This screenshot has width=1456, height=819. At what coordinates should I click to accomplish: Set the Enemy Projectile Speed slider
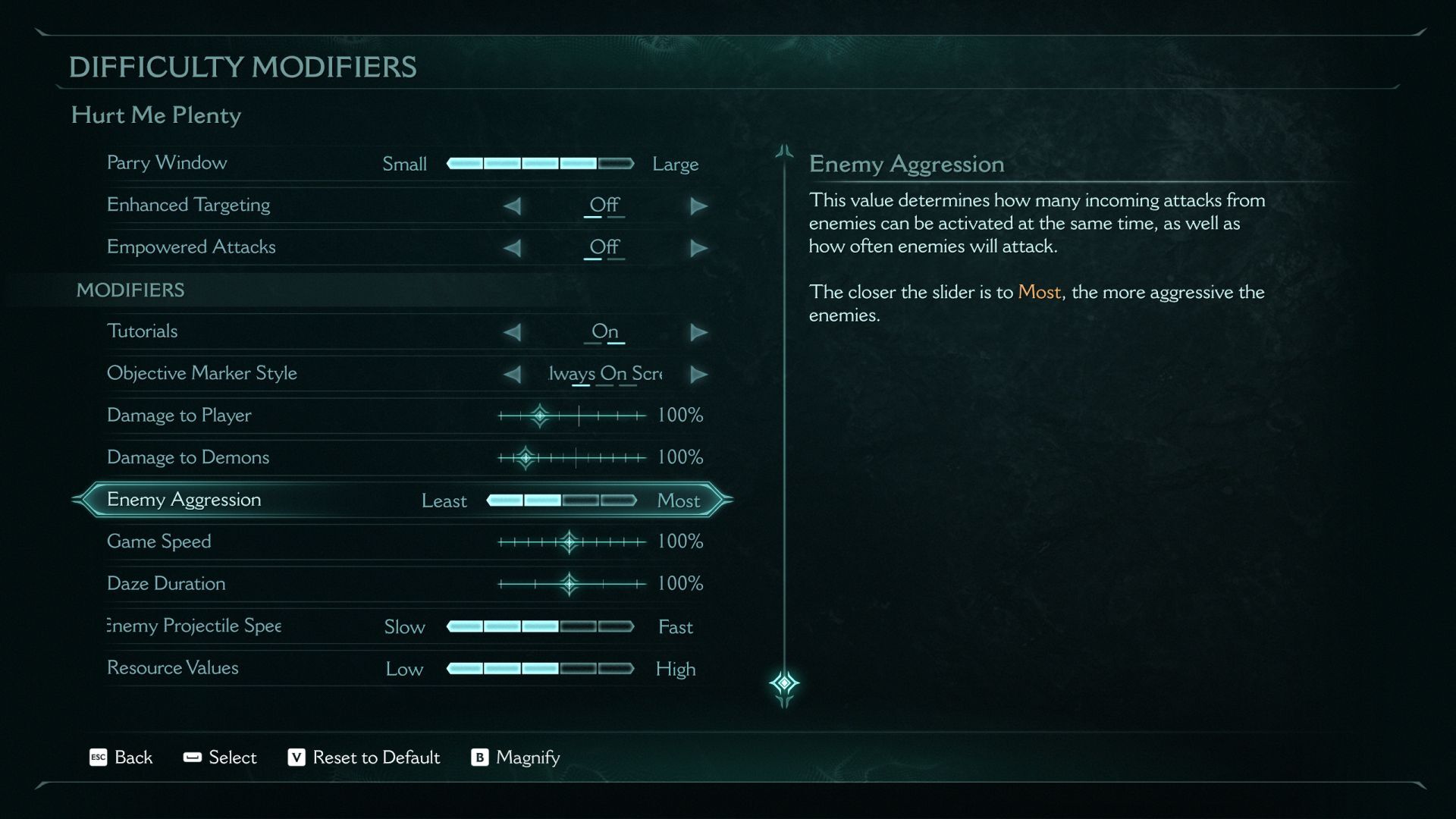click(x=540, y=626)
